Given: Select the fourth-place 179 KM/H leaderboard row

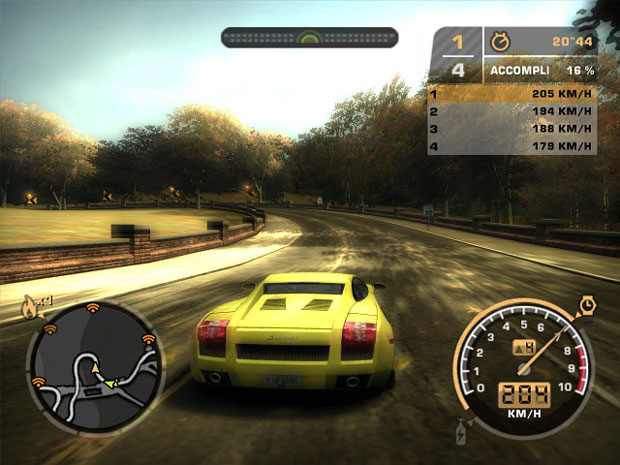Looking at the screenshot, I should click(x=512, y=147).
